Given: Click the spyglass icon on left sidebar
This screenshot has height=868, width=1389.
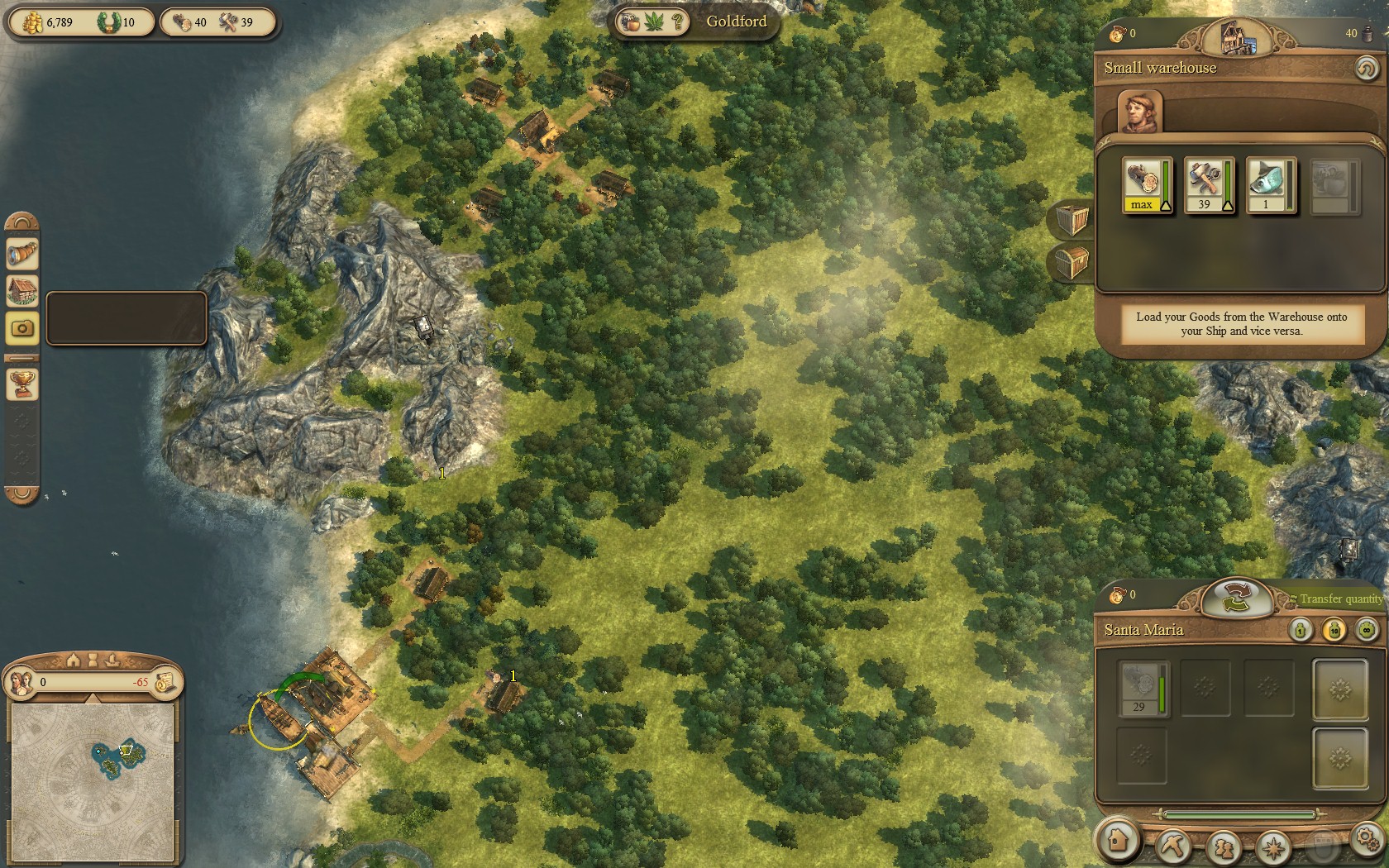Looking at the screenshot, I should 22,254.
